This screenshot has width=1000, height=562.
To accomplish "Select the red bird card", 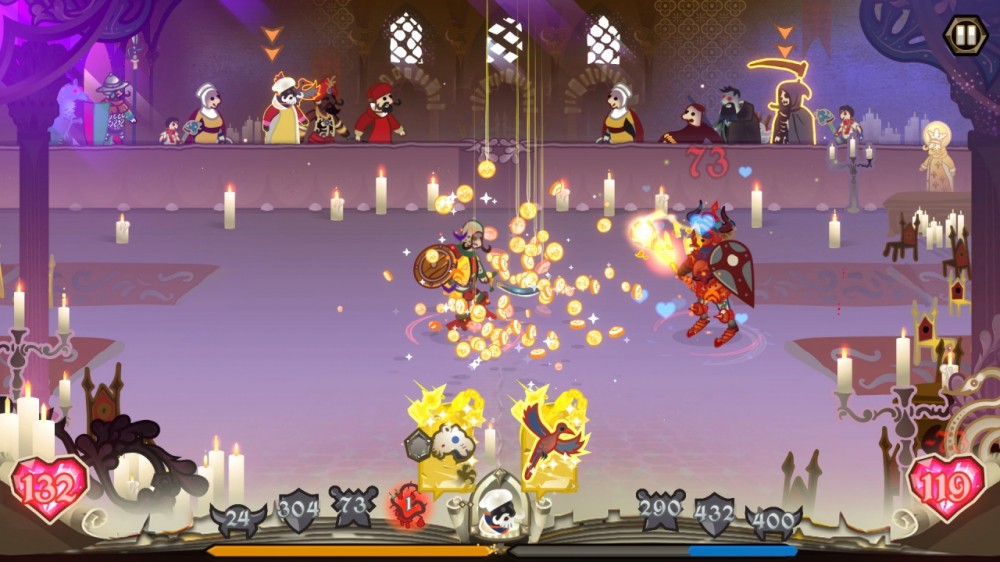I will click(x=548, y=440).
